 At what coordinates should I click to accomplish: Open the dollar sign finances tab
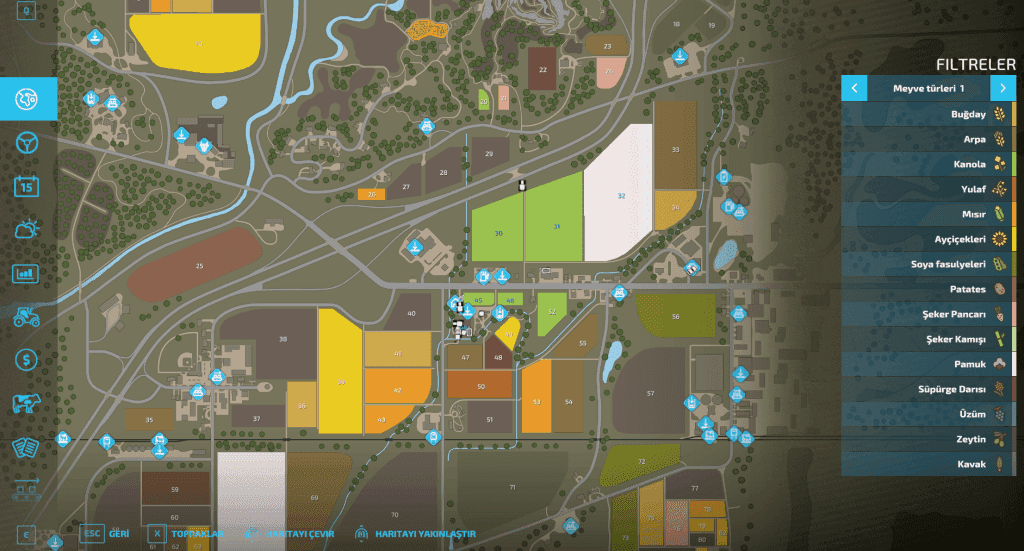(27, 359)
